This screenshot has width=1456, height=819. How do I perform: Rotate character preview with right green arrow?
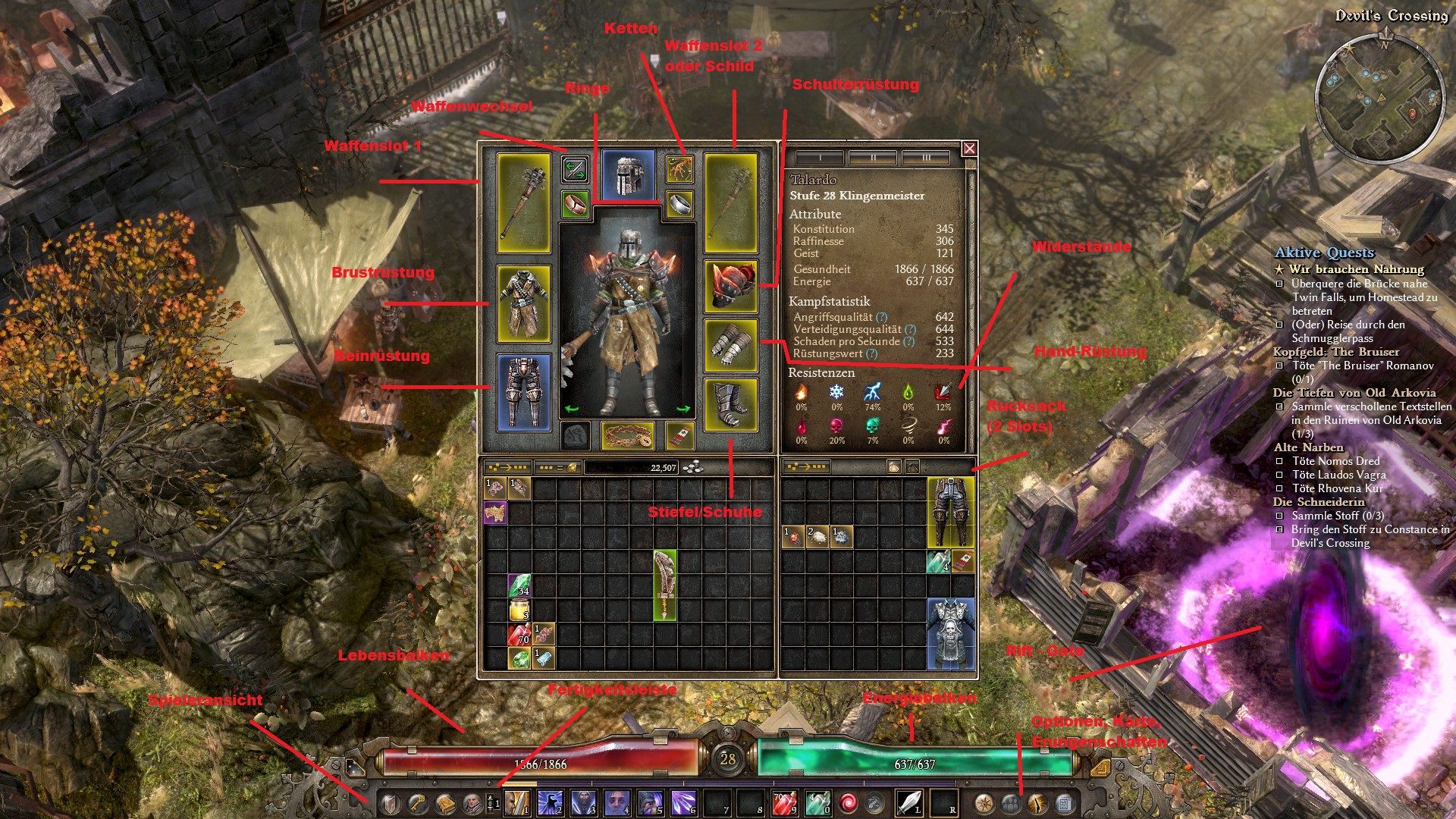[x=682, y=409]
